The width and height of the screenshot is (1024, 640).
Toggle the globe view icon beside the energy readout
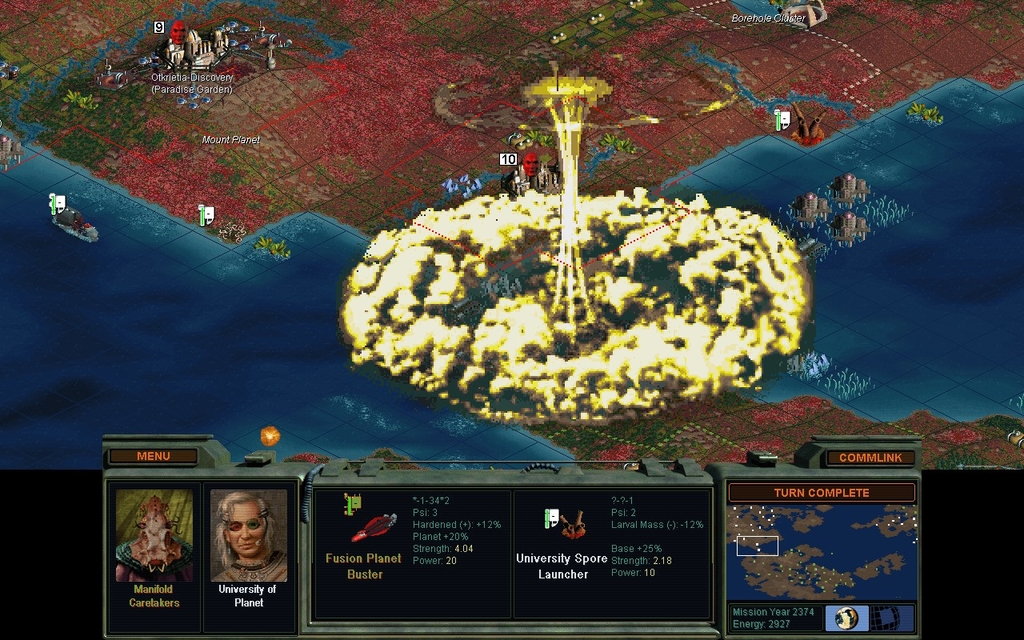[847, 618]
